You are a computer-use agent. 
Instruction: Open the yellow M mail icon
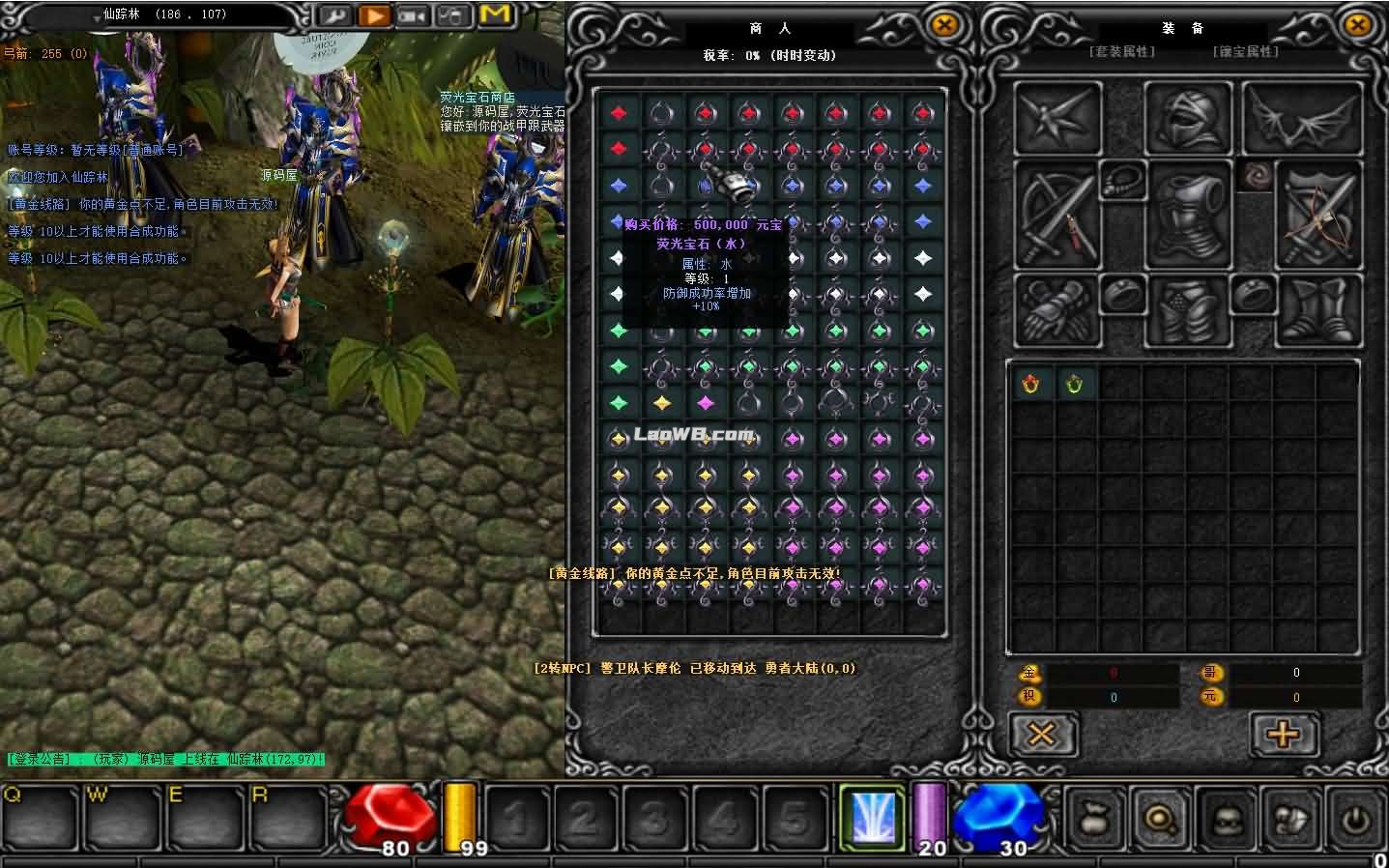[495, 15]
